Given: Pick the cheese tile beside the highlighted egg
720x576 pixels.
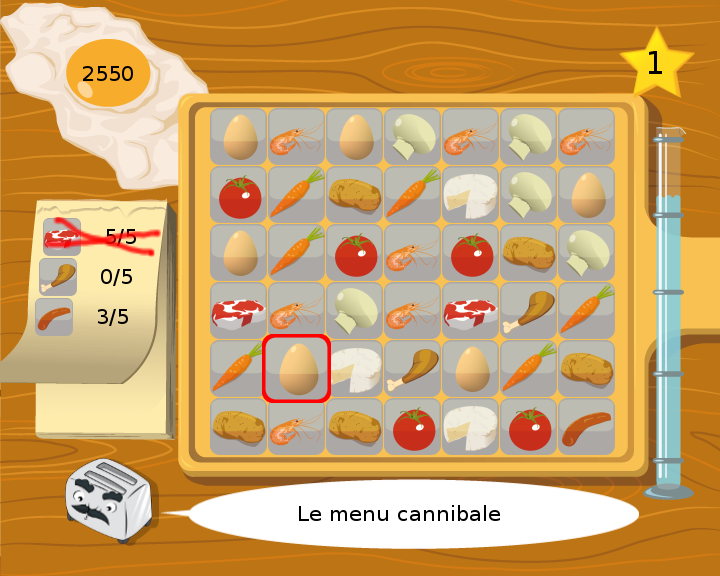Looking at the screenshot, I should pos(355,370).
